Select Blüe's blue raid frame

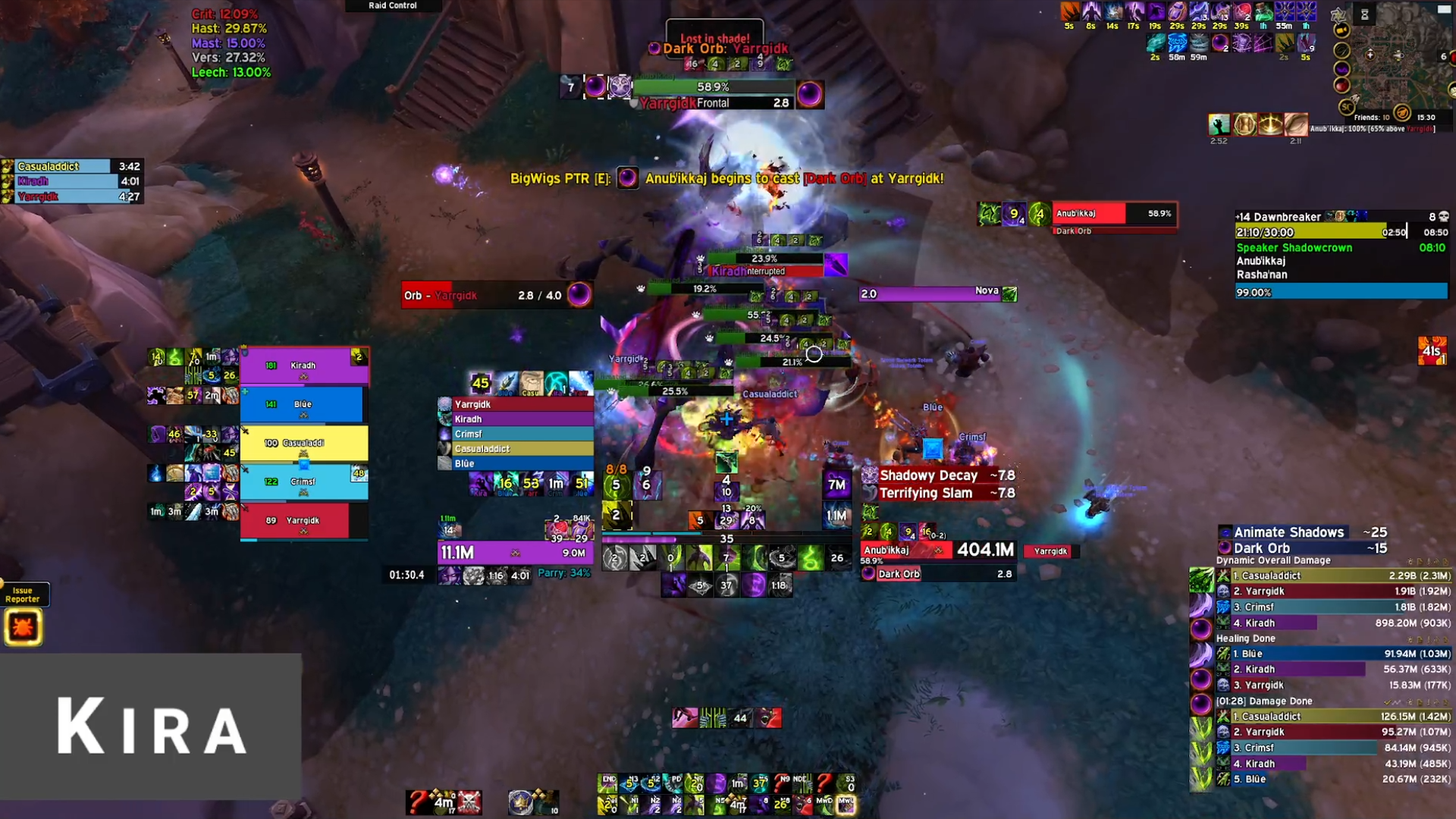click(x=302, y=404)
